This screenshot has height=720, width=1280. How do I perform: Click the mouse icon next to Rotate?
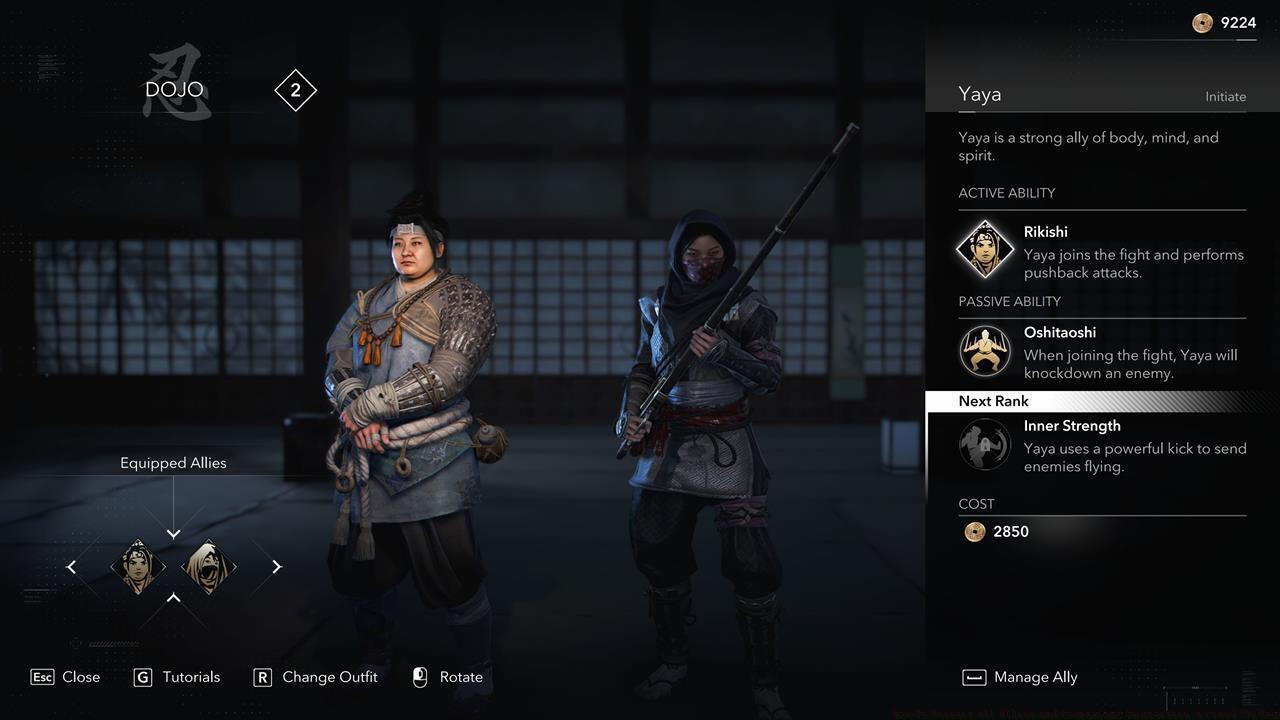click(x=419, y=677)
